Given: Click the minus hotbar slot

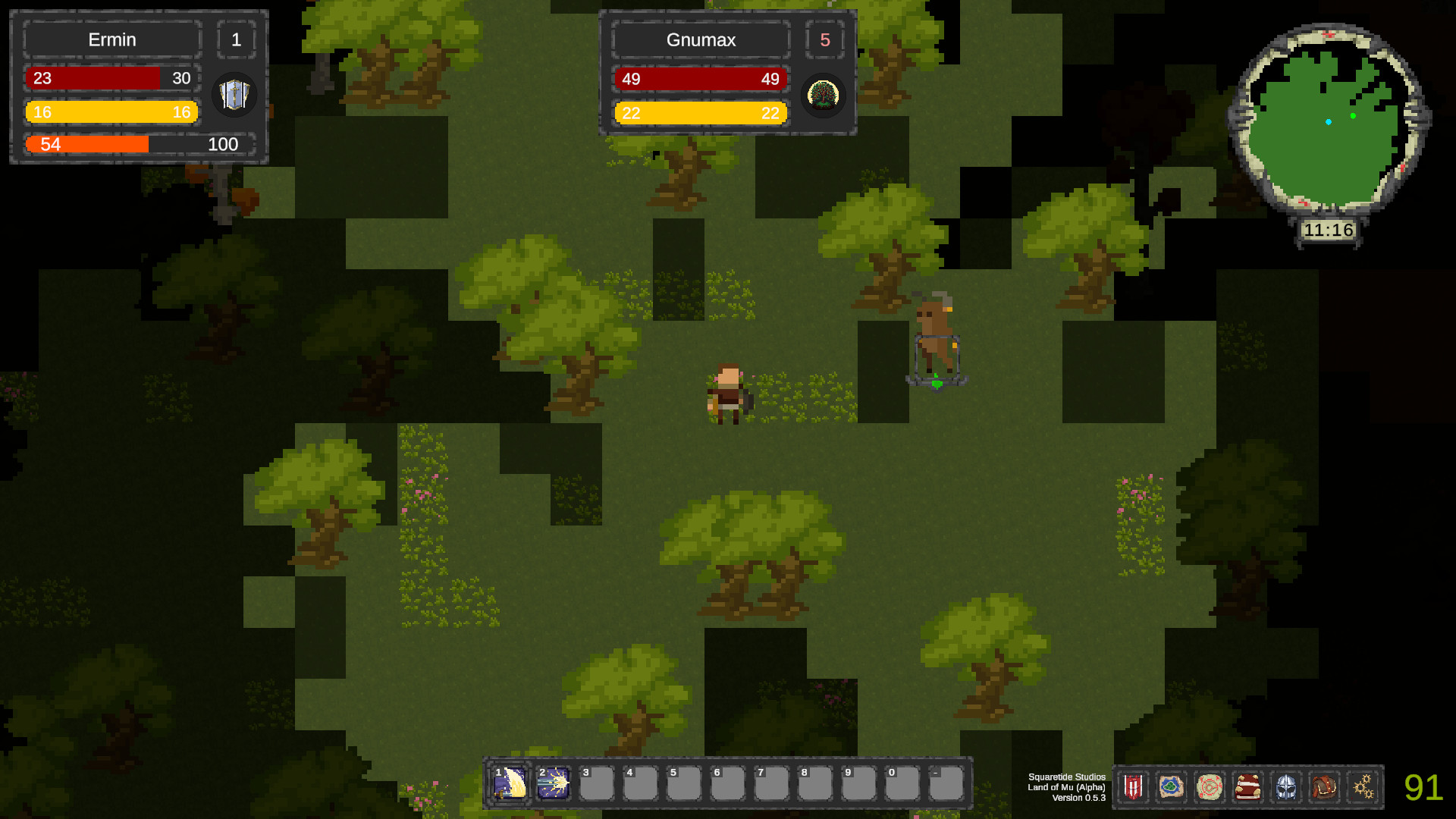Looking at the screenshot, I should (x=944, y=783).
